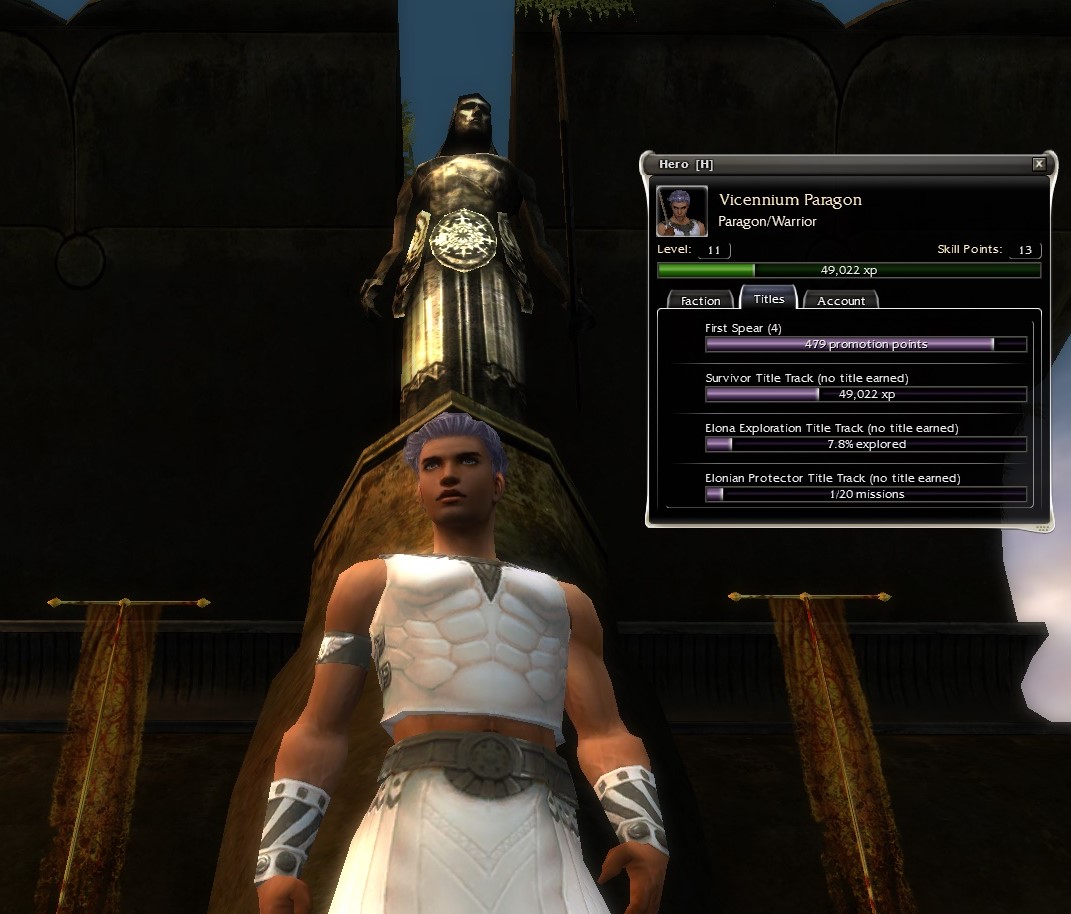Close the Hero window
This screenshot has height=914, width=1071.
1039,164
